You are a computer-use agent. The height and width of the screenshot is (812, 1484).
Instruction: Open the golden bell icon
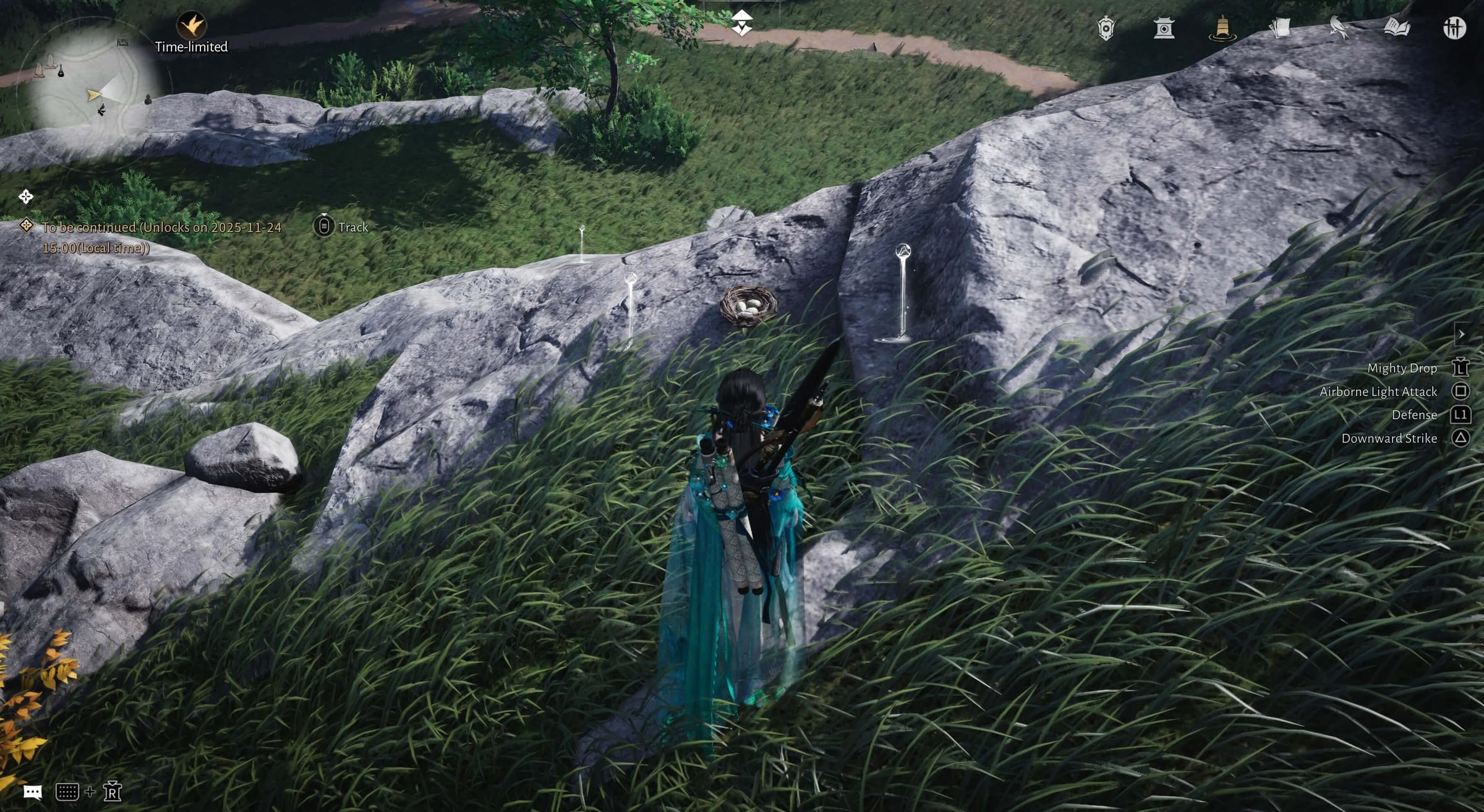1222,28
